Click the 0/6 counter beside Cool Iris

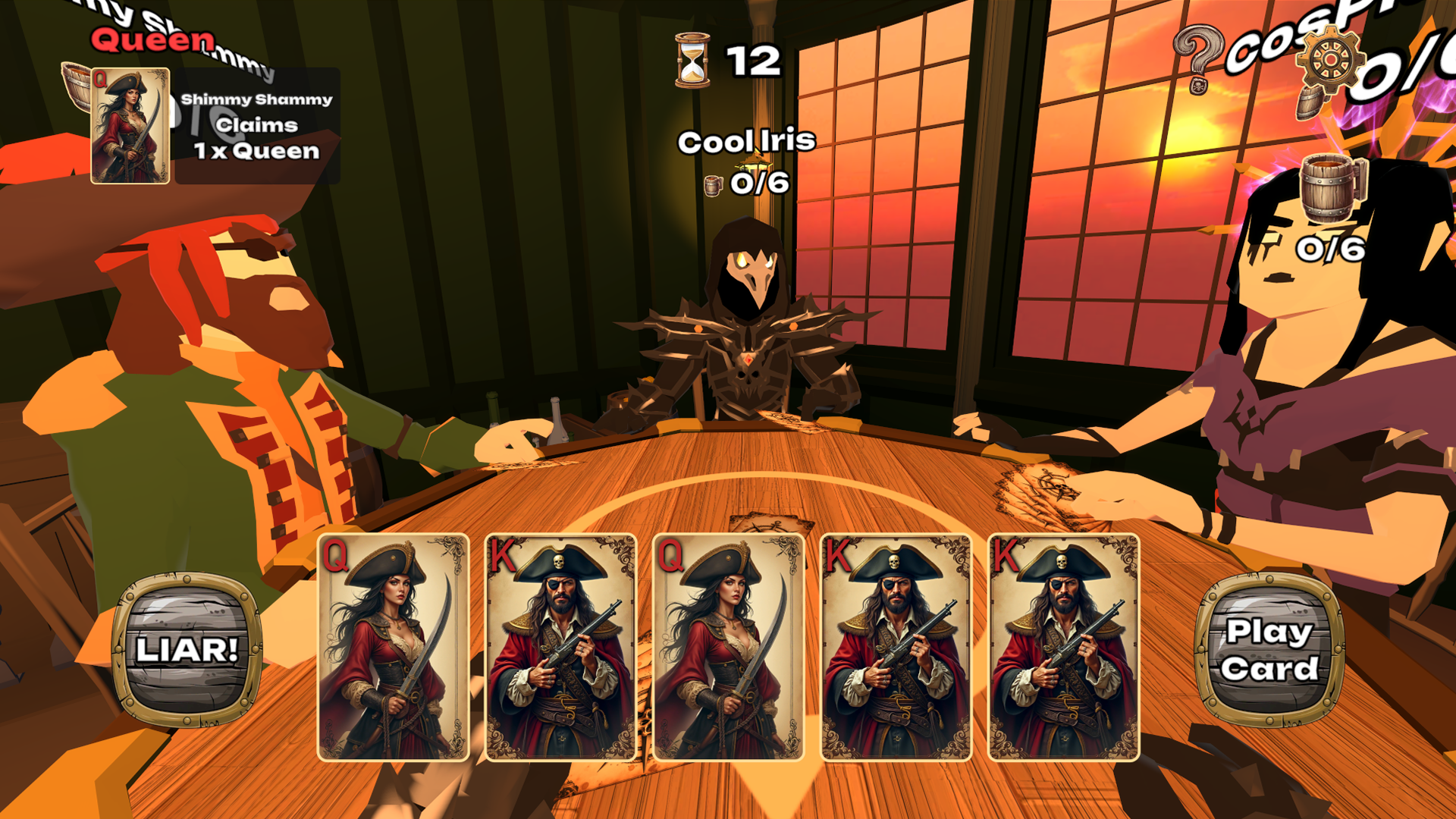tap(758, 184)
